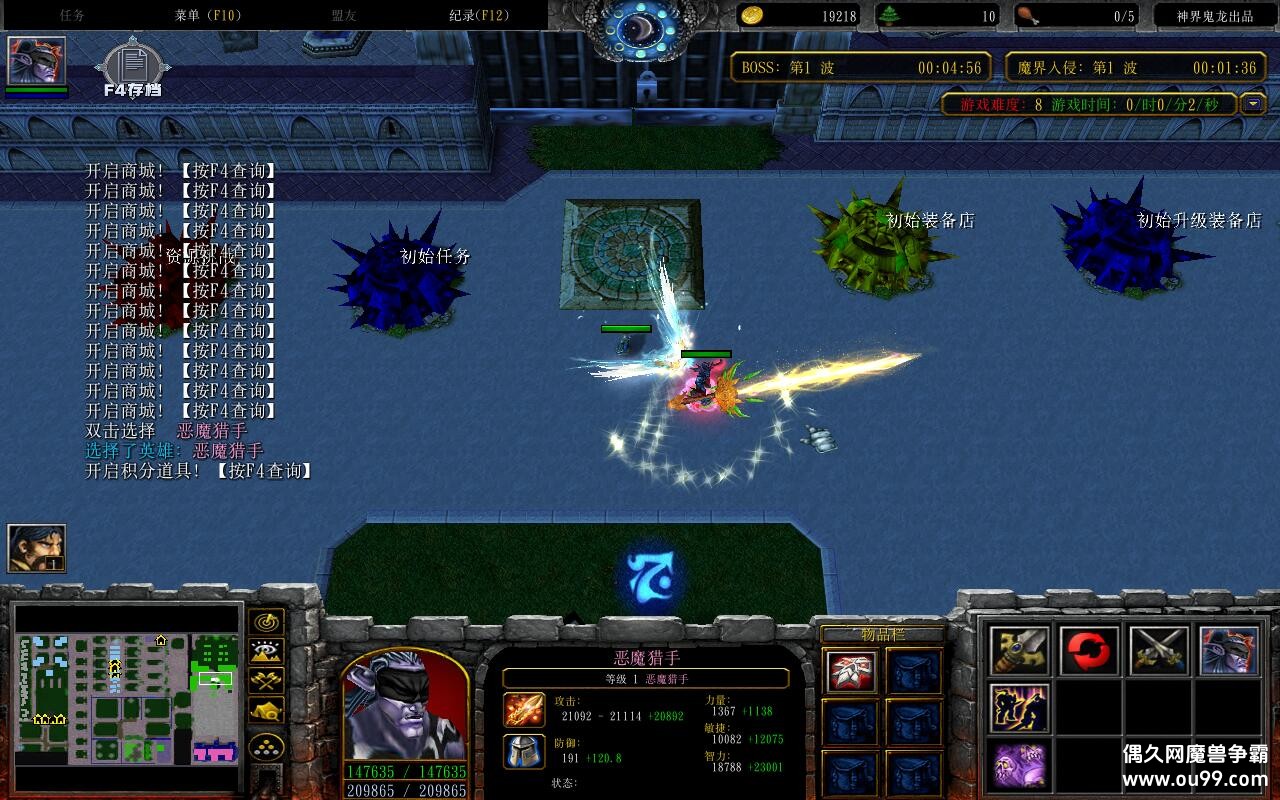Select the bearded unit portrait icon
Image resolution: width=1280 pixels, height=800 pixels.
coord(37,548)
